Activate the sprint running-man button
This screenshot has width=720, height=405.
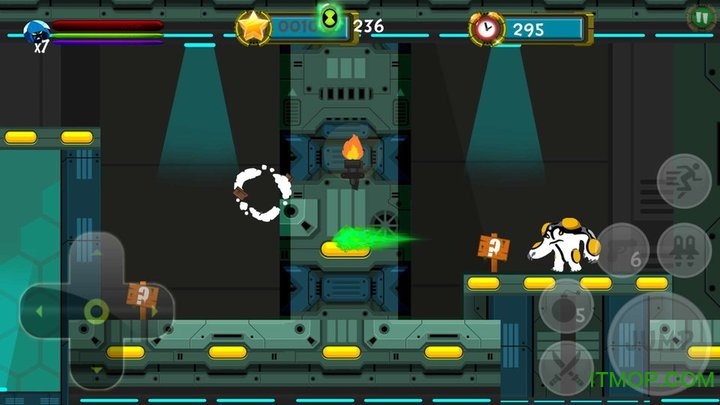tap(684, 180)
